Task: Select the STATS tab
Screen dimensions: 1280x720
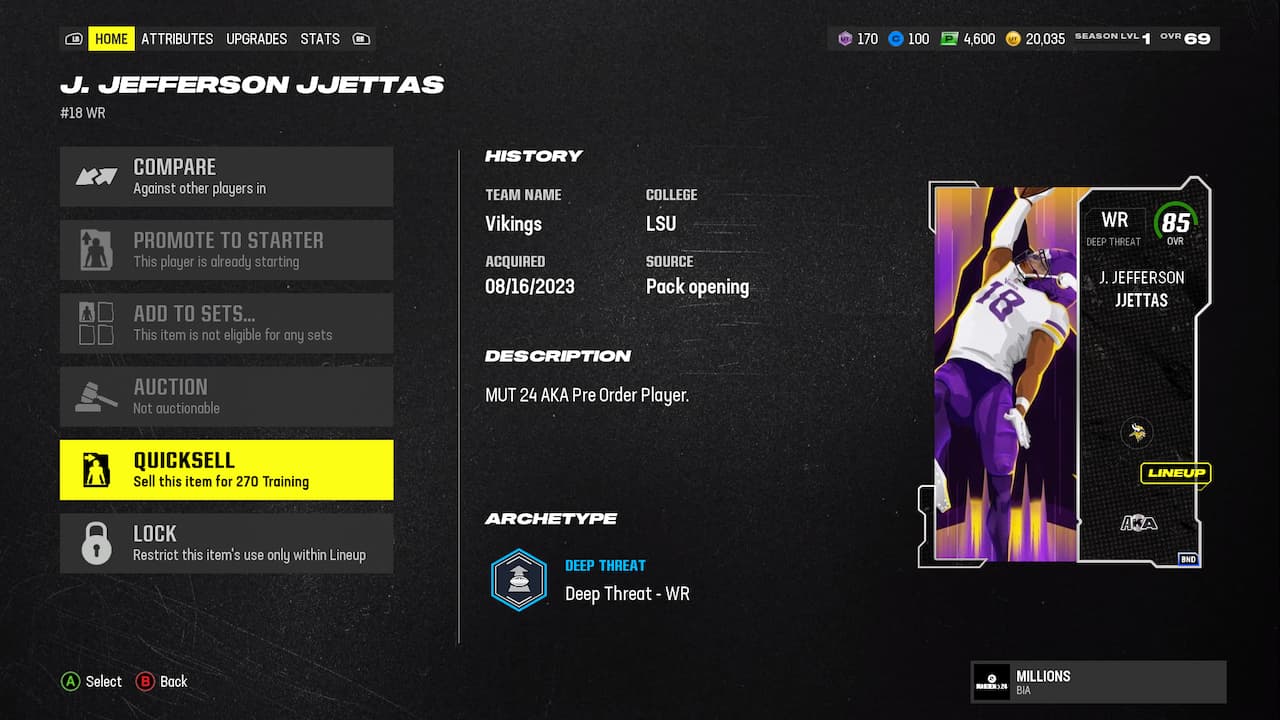Action: coord(319,39)
